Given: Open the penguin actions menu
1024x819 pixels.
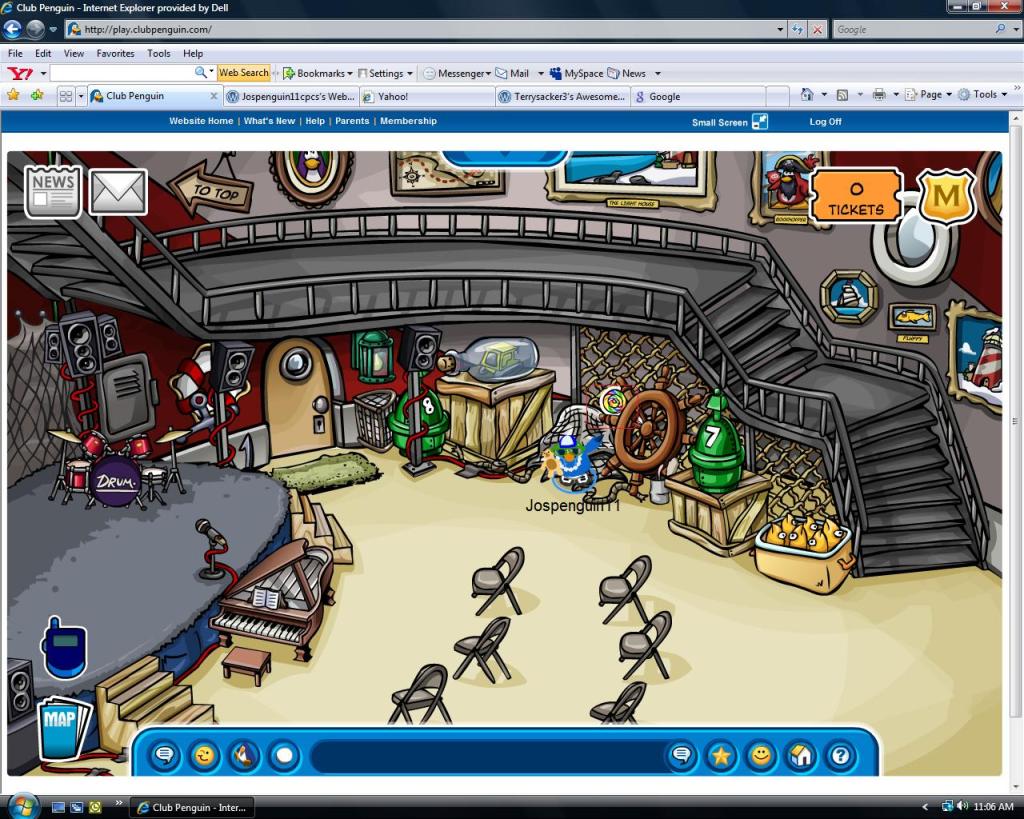Looking at the screenshot, I should tap(244, 755).
